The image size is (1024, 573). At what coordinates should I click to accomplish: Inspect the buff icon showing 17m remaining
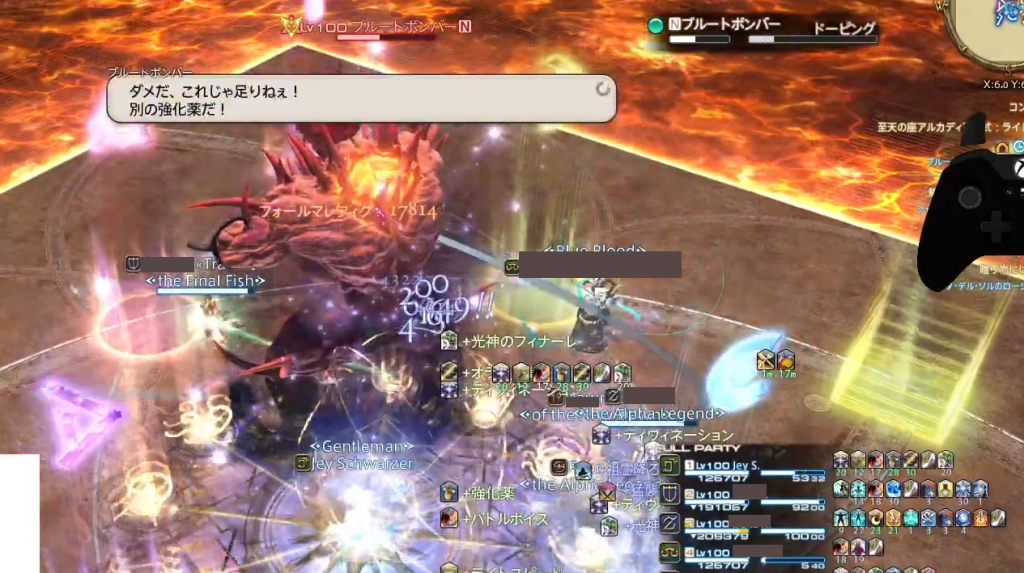[x=786, y=361]
